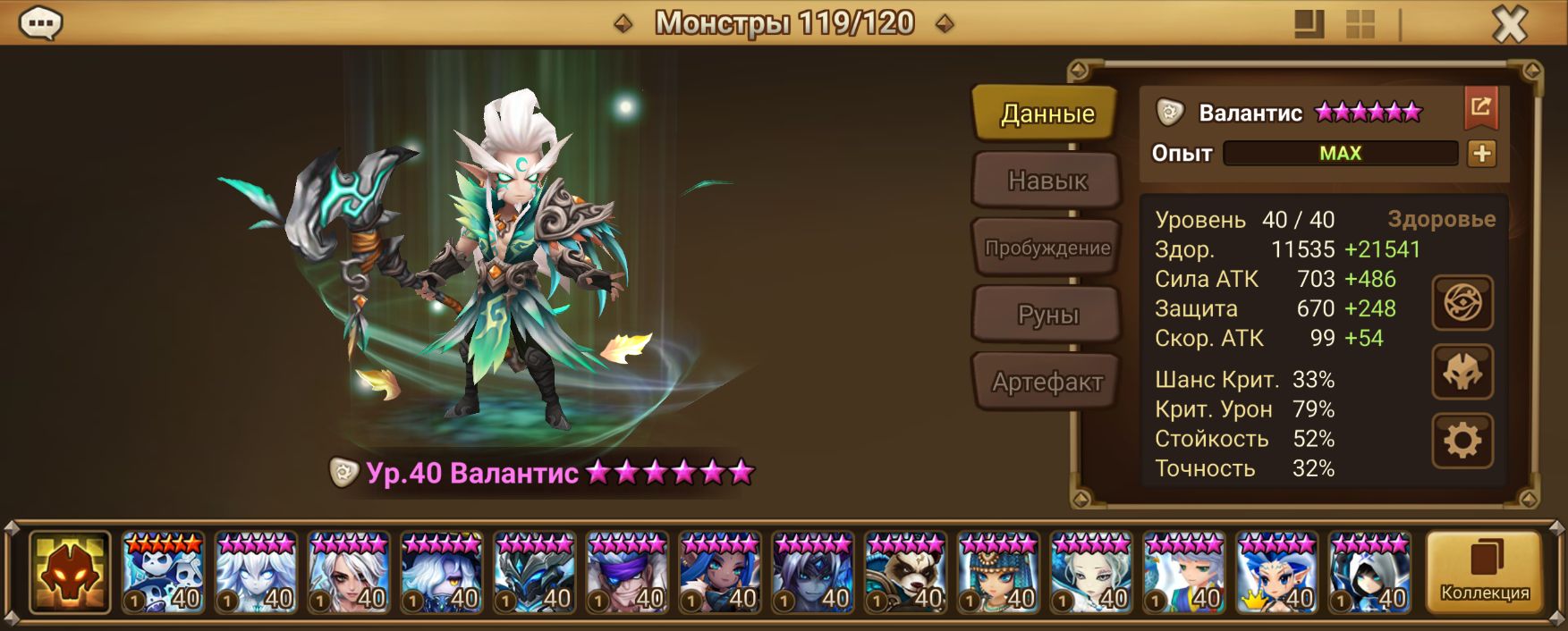Open the Пробуждение tab

[x=1047, y=248]
